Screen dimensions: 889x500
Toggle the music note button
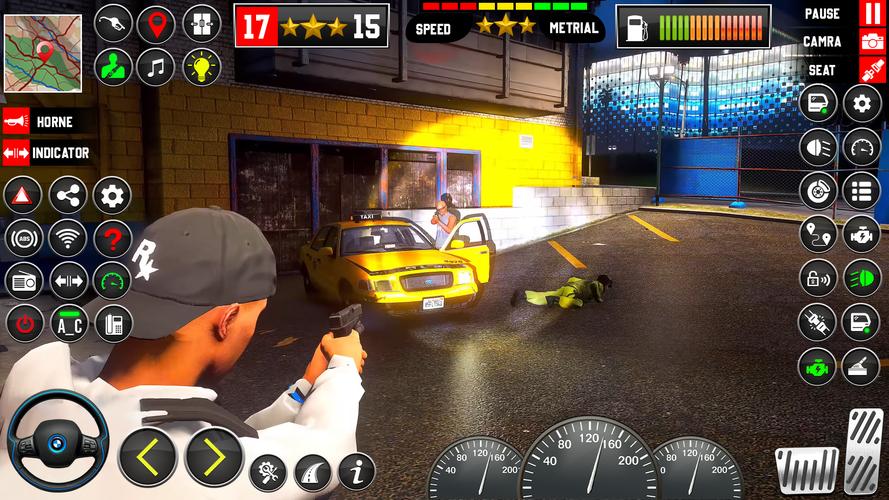(x=156, y=67)
